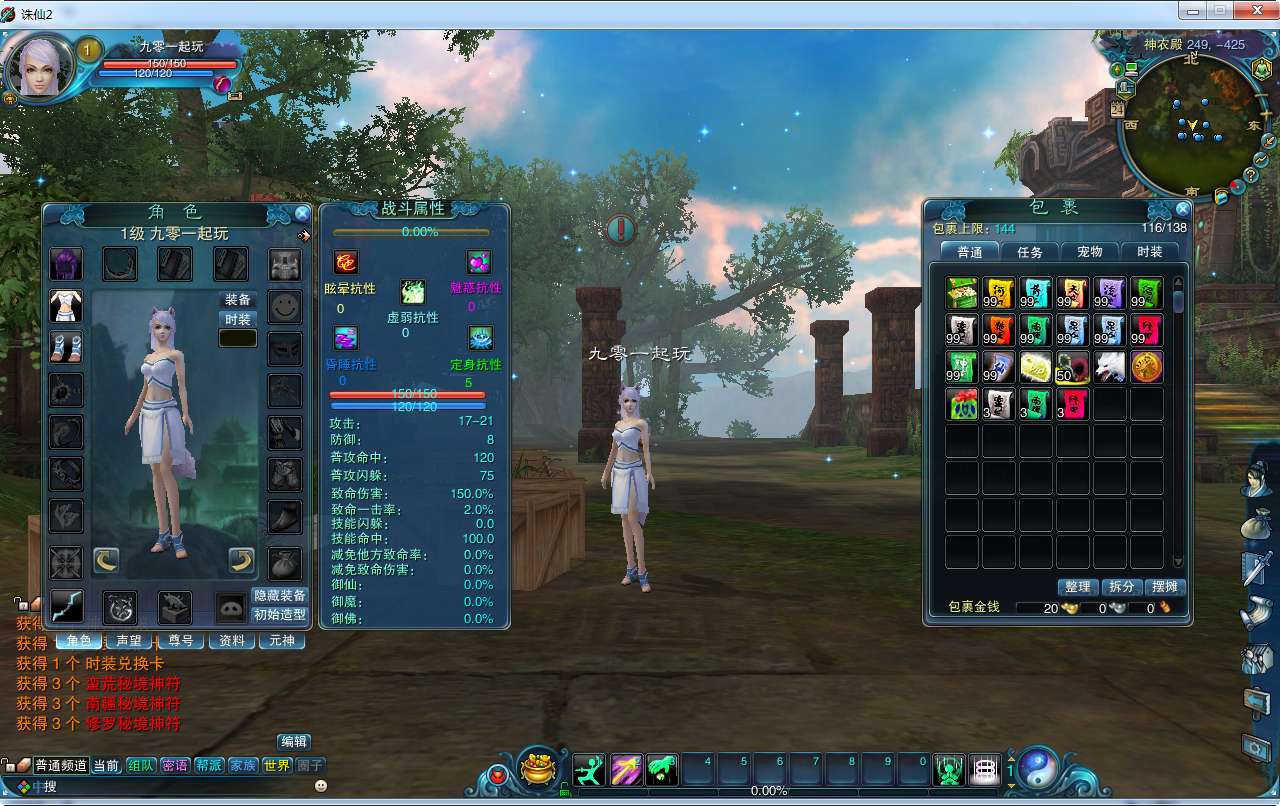1280x806 pixels.
Task: Show the 资料 profile tab
Action: coord(231,640)
